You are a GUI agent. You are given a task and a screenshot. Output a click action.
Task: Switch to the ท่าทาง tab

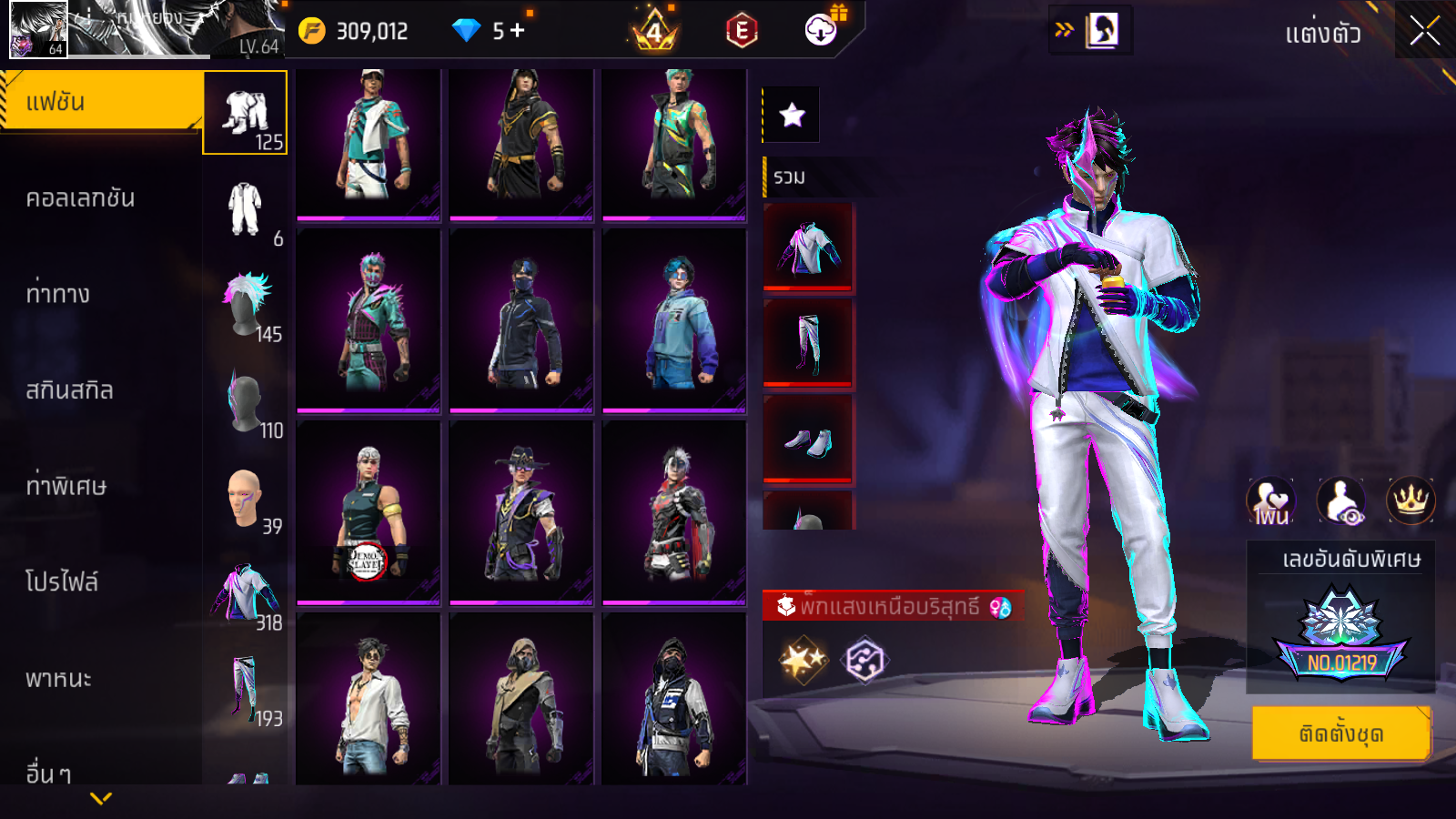59,294
